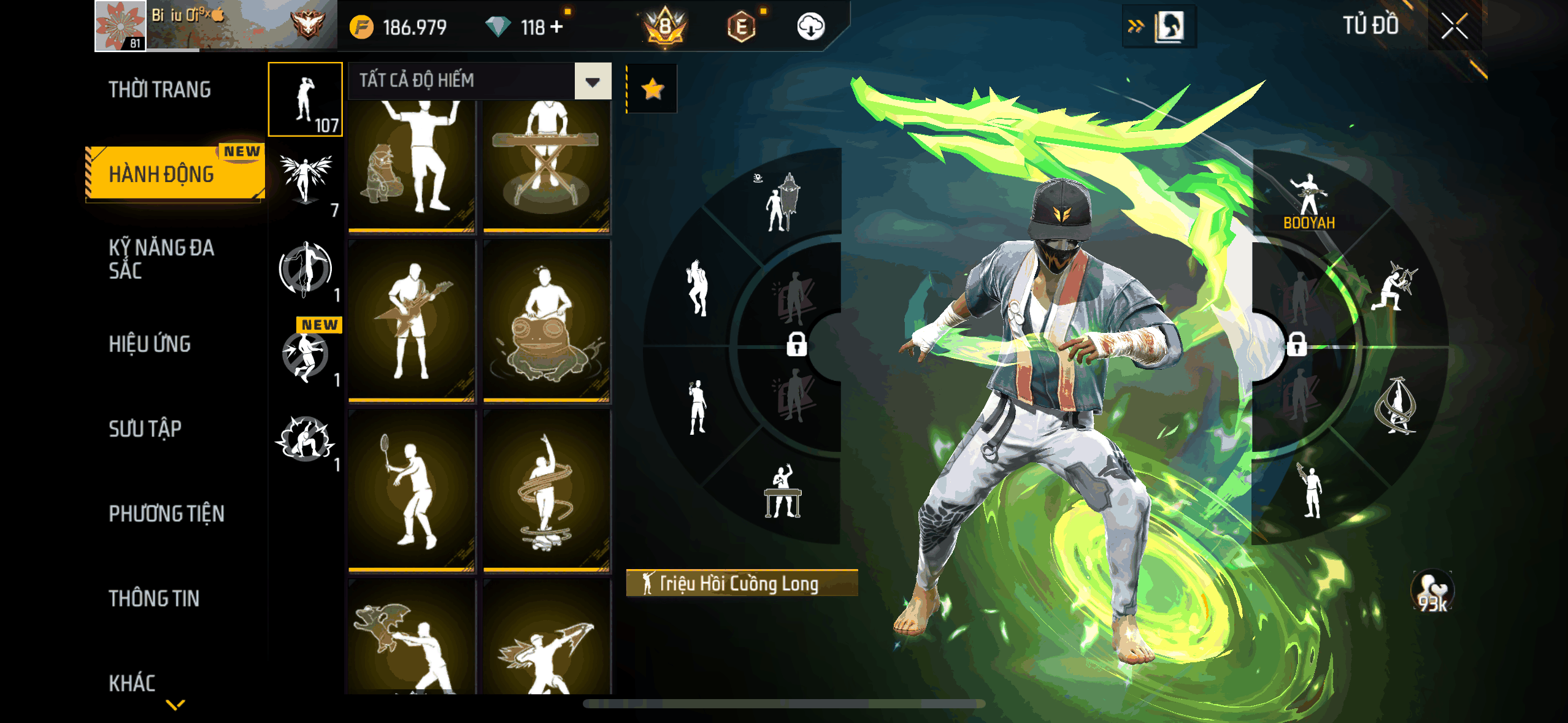Select the Khác menu entry
The image size is (1568, 723).
(x=132, y=683)
